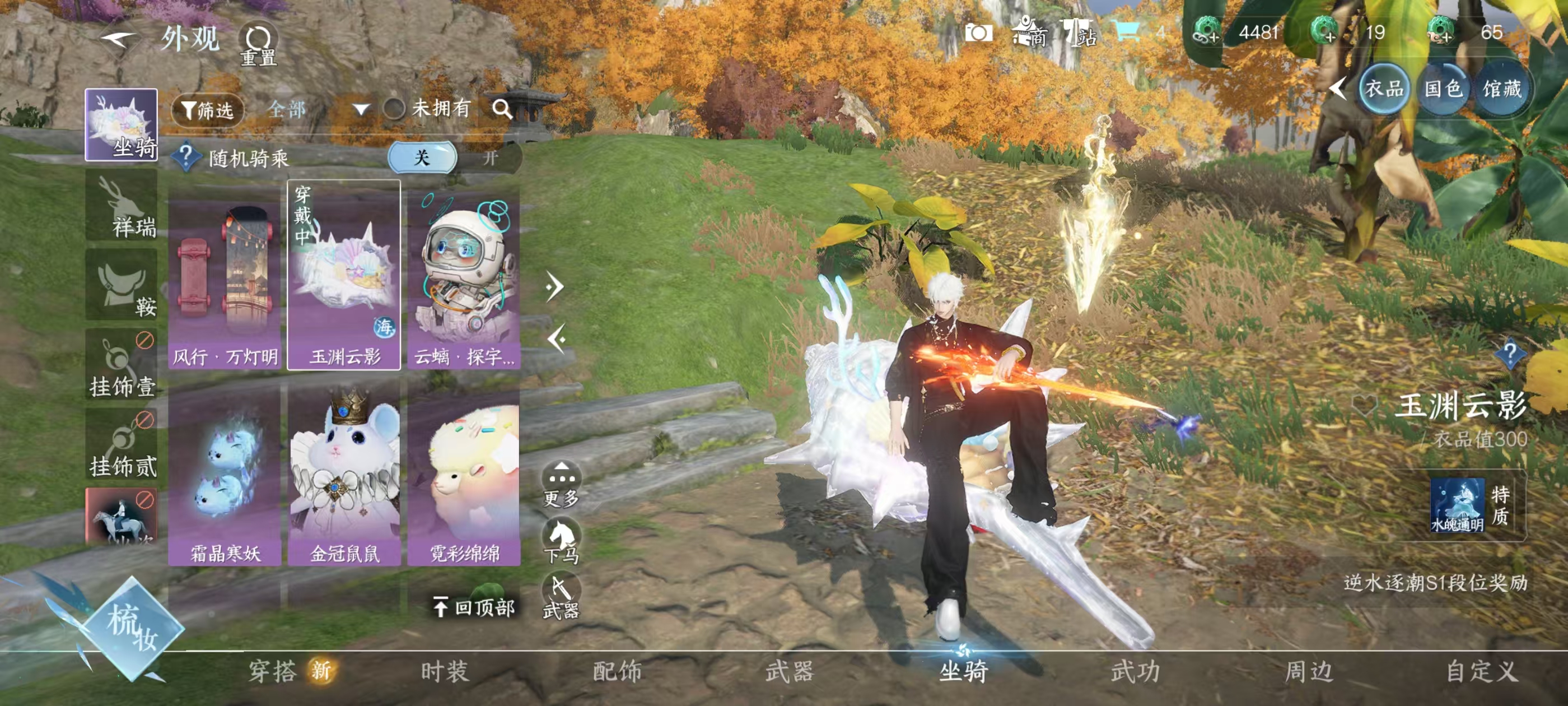Go back using the arrow beside 外观
1568x706 pixels.
pos(118,40)
